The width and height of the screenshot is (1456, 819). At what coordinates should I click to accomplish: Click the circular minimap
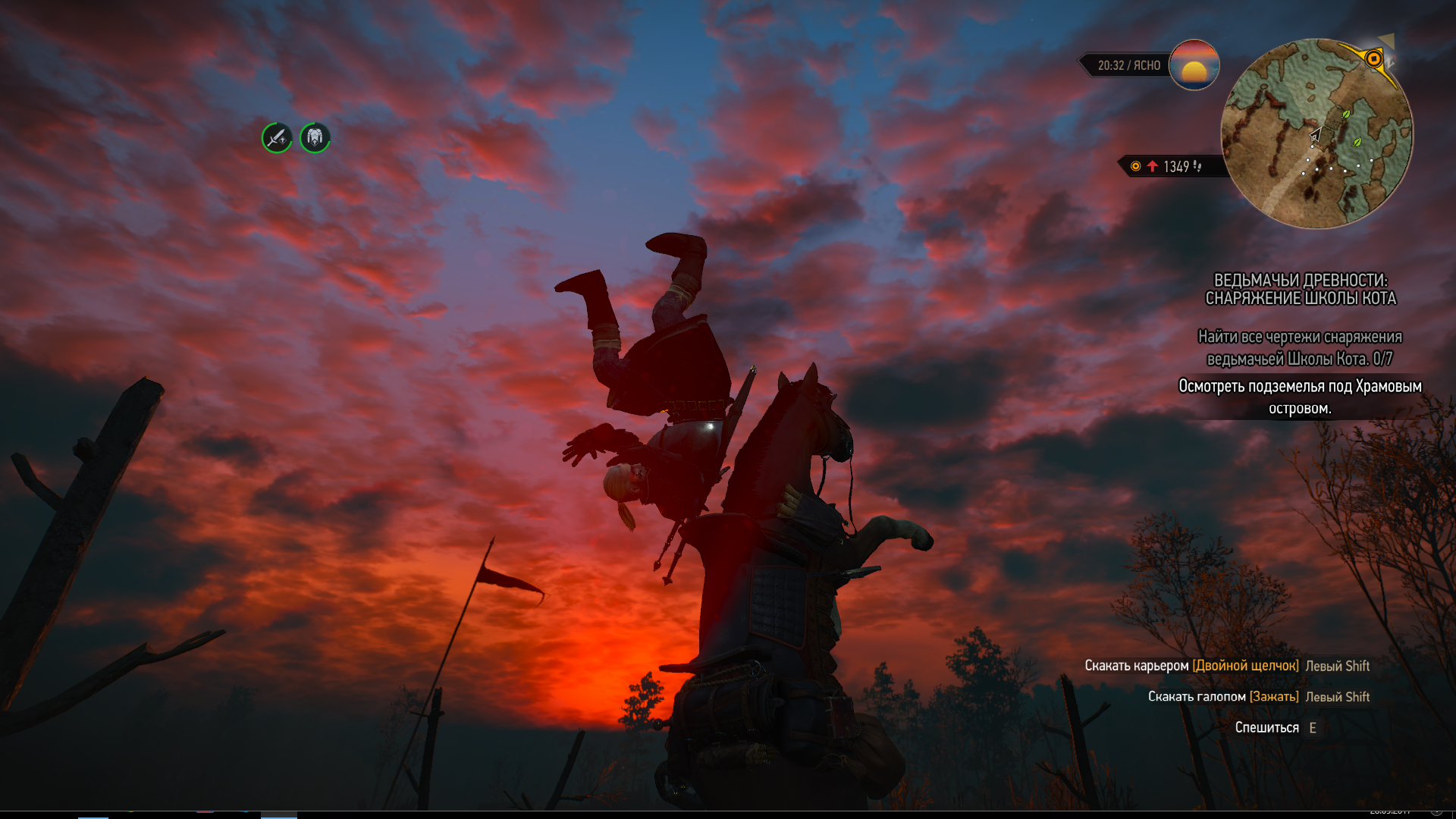click(x=1317, y=134)
